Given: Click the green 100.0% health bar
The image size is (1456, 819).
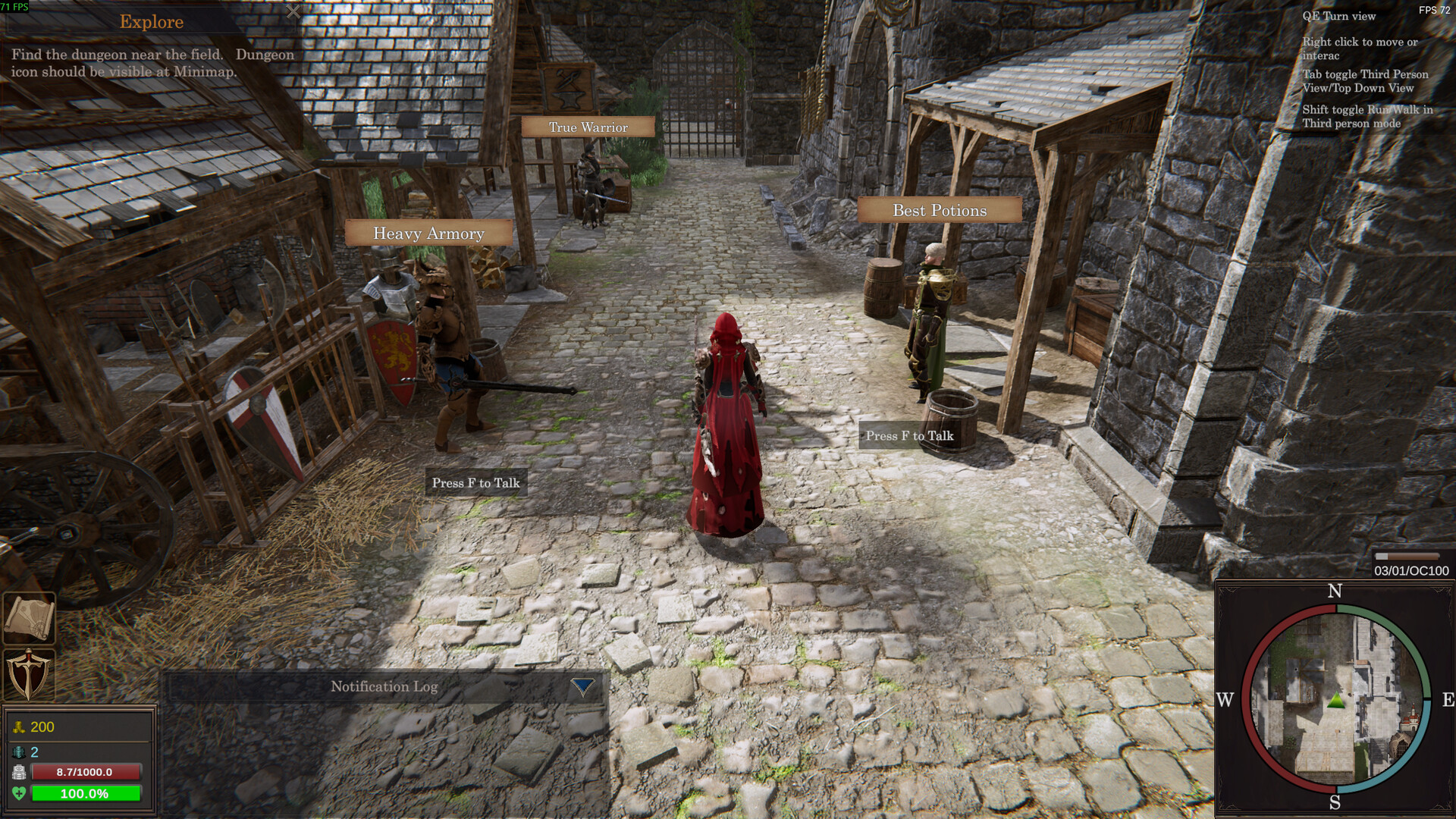Looking at the screenshot, I should coord(87,794).
